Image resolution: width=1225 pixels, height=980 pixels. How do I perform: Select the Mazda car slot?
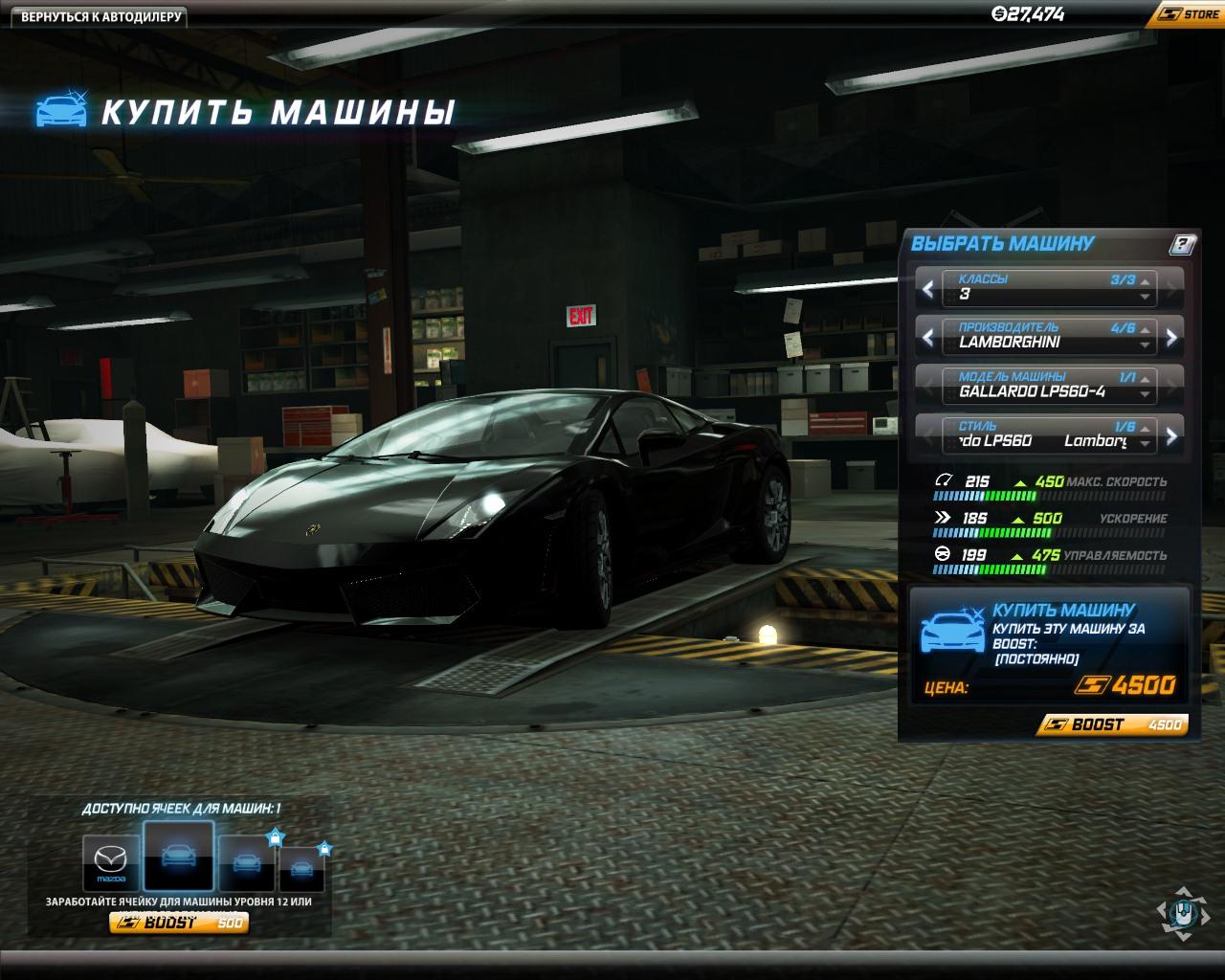click(x=111, y=862)
